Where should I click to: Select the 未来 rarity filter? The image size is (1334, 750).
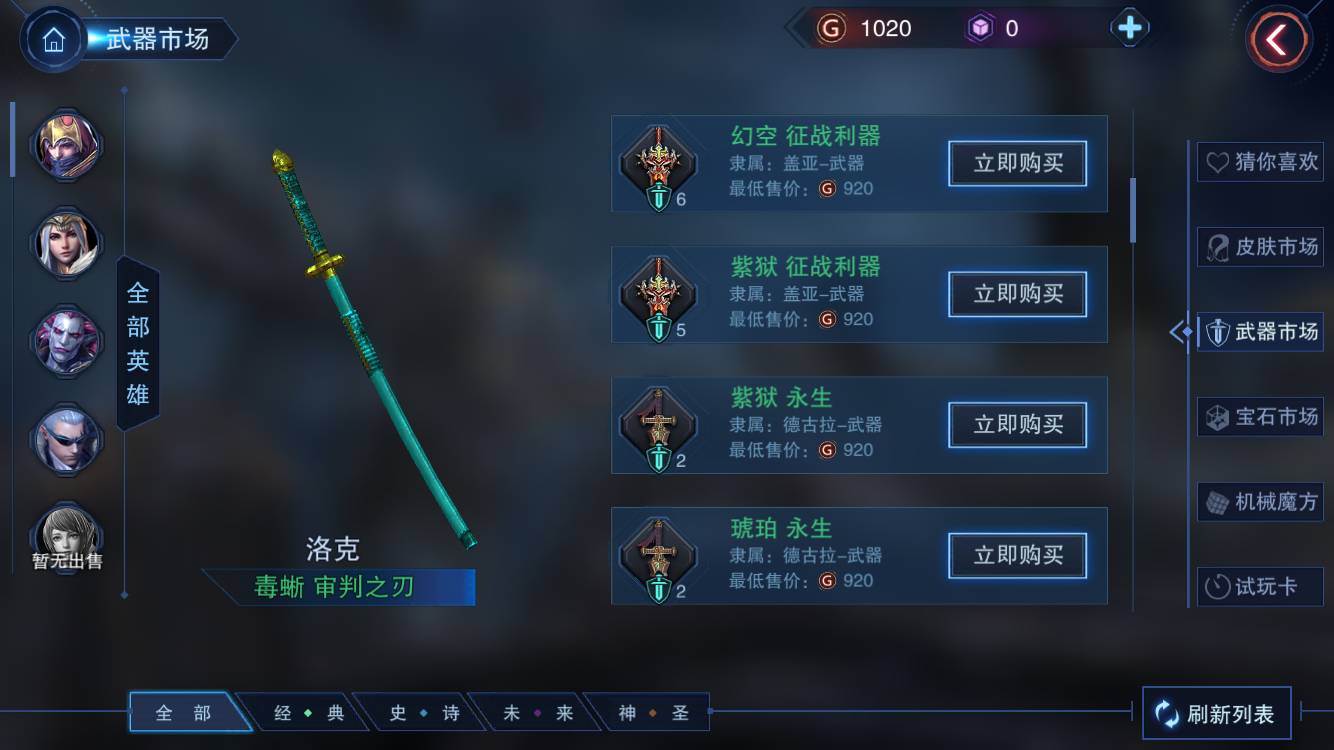tap(538, 713)
